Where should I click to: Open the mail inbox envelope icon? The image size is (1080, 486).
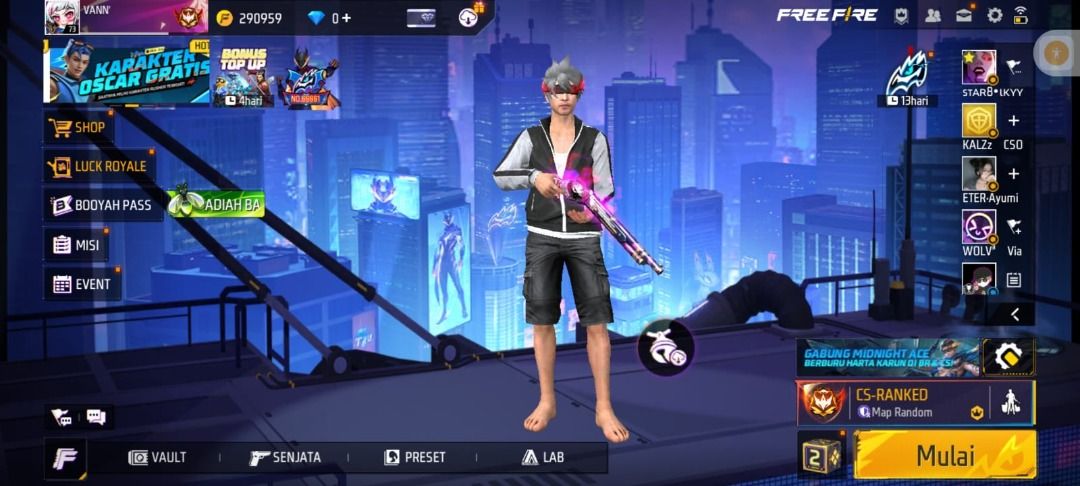(964, 15)
